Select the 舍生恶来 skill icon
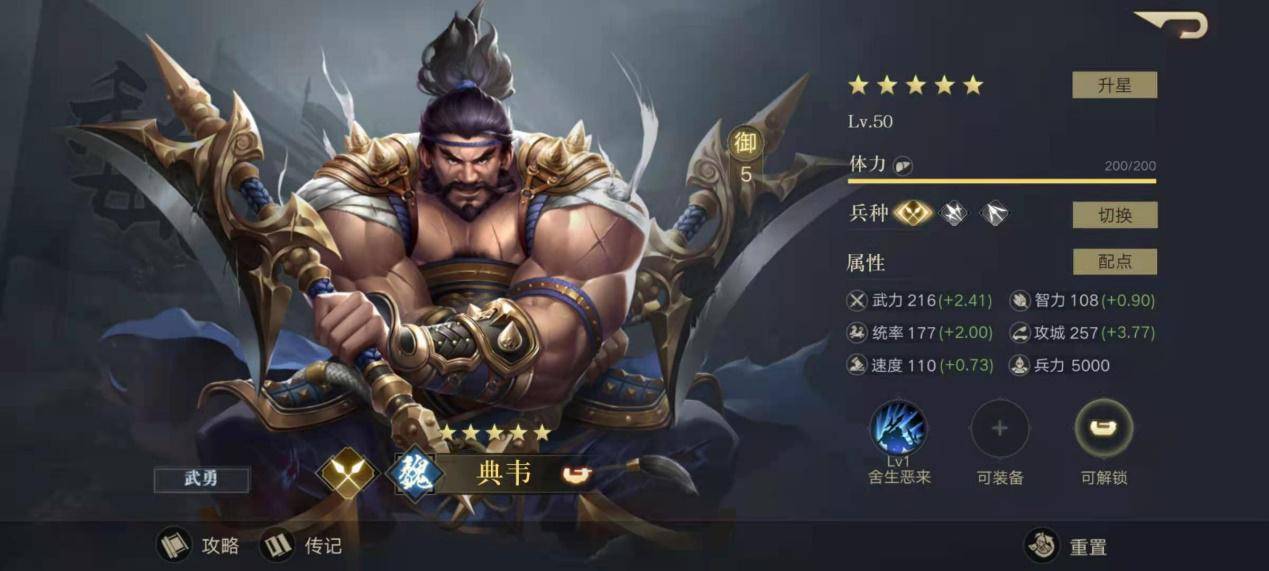The width and height of the screenshot is (1269, 571). click(898, 429)
